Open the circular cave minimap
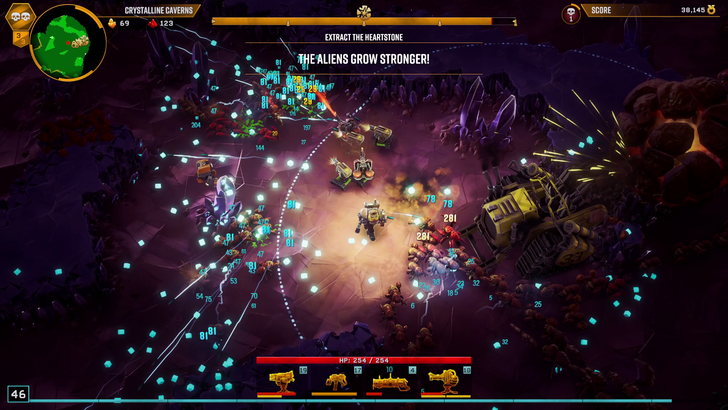This screenshot has width=728, height=410. 69,41
